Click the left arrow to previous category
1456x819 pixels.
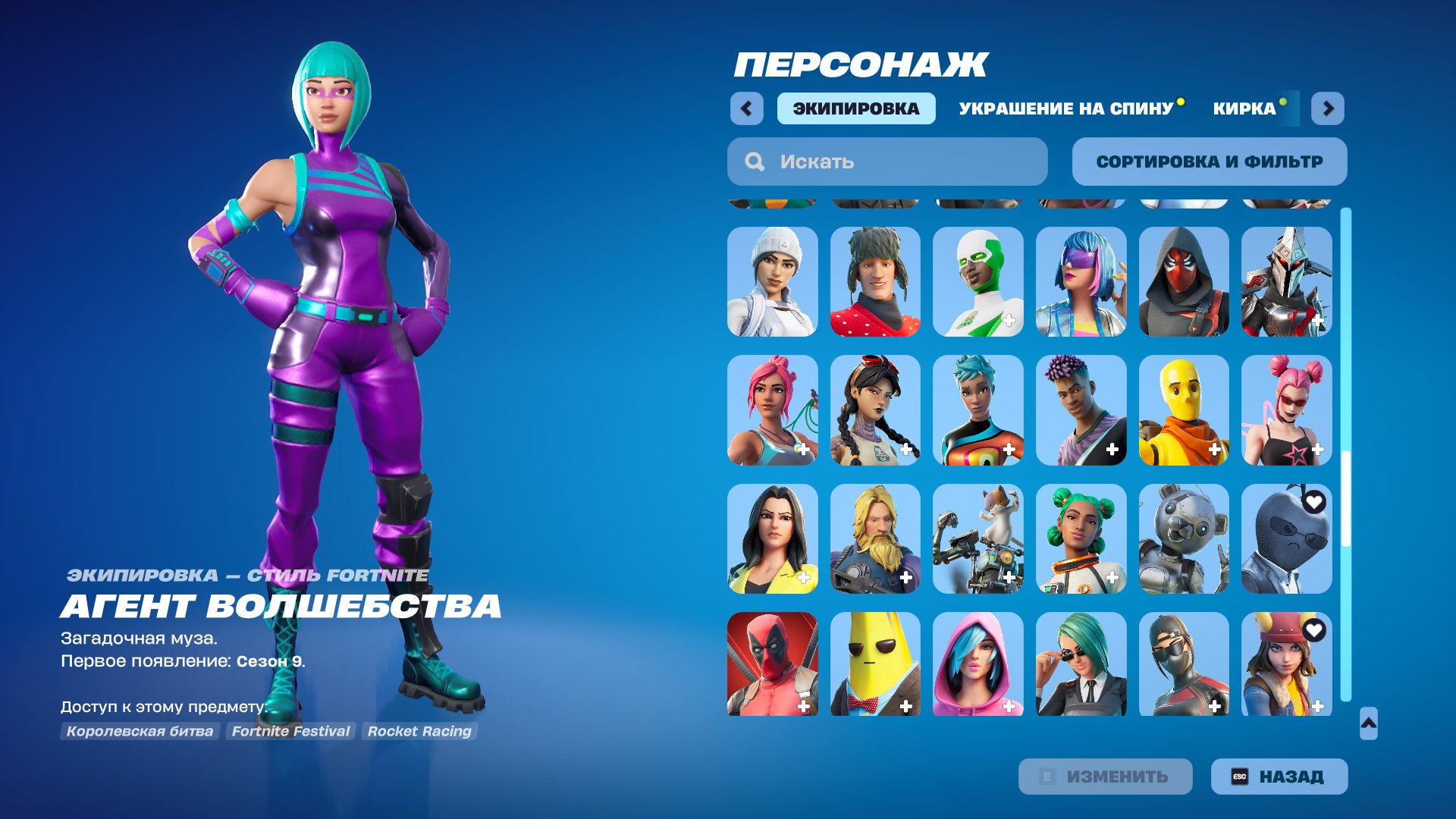pyautogui.click(x=747, y=108)
